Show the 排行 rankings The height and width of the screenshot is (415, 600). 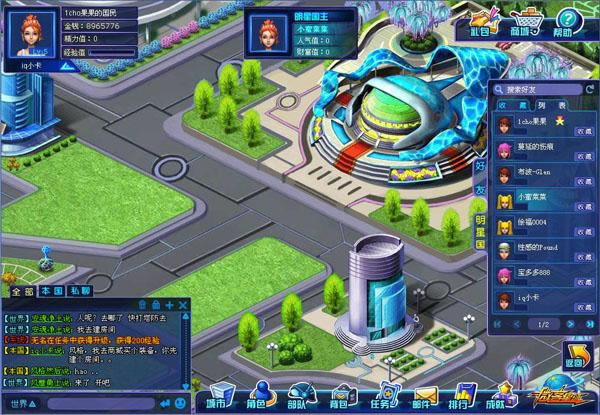click(x=464, y=396)
